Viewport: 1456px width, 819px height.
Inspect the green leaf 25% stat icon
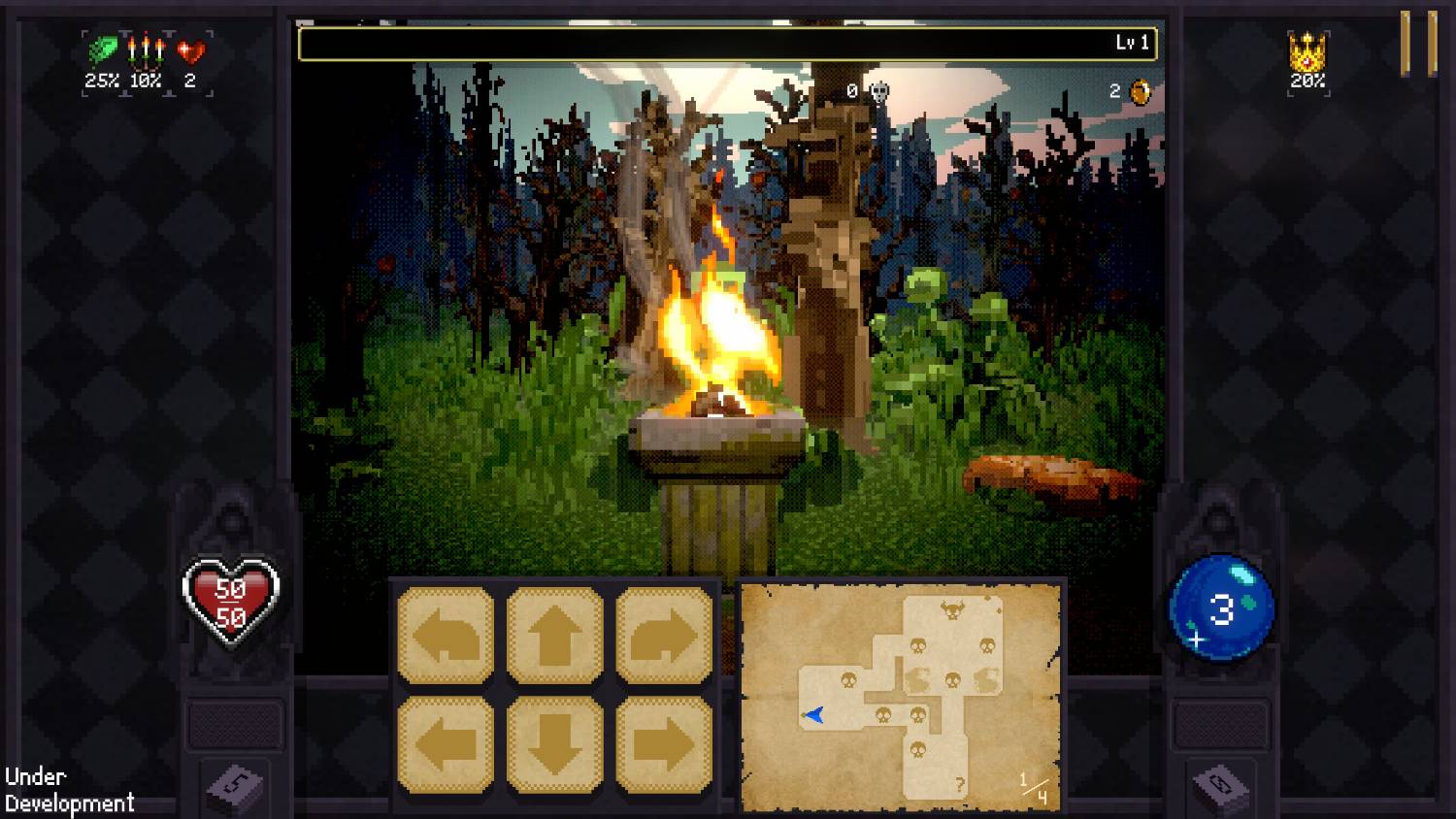102,50
